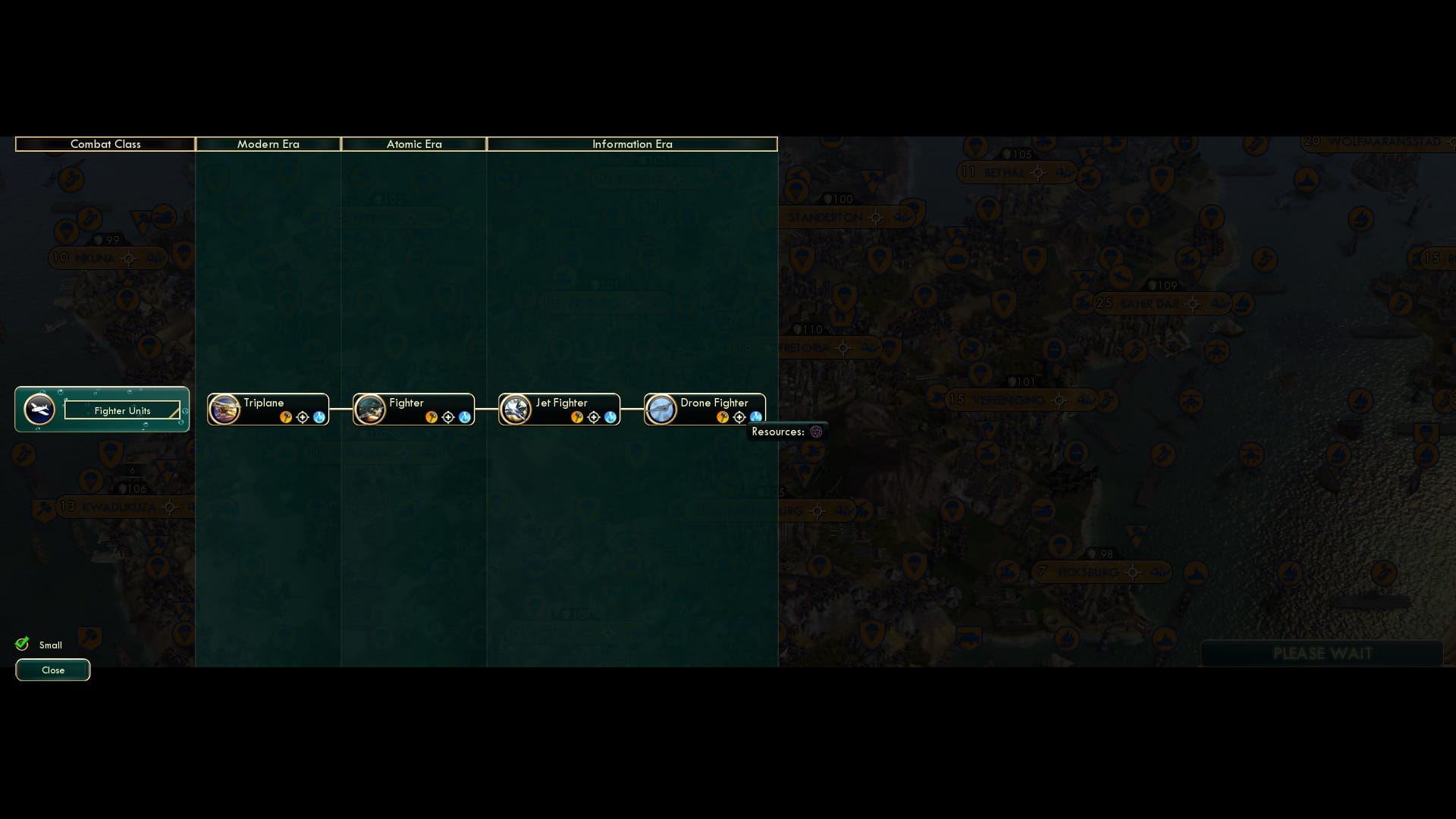Select the Drone Fighter unit portrait

point(661,409)
